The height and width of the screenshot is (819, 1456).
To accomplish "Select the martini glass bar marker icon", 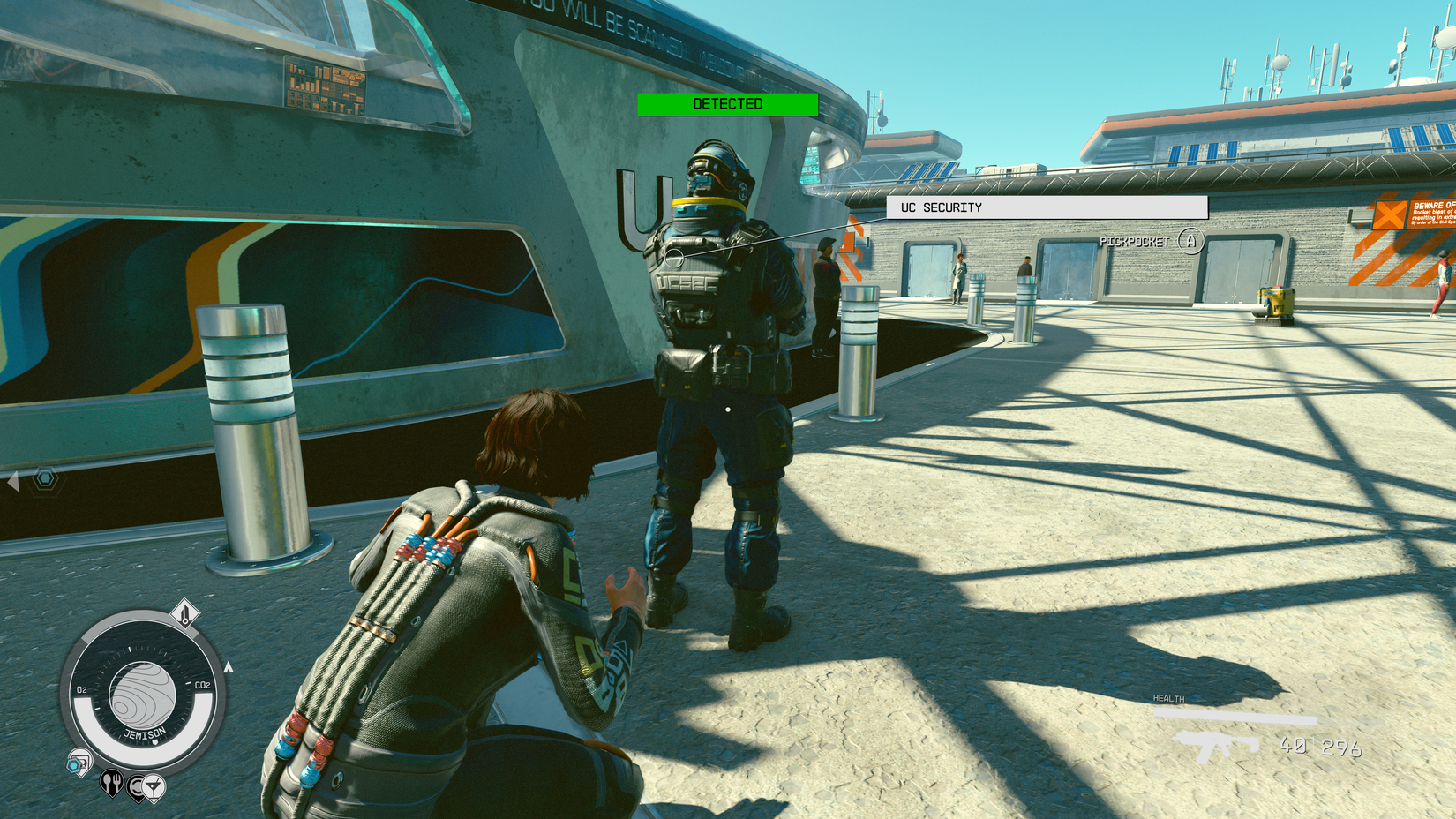I will click(154, 786).
